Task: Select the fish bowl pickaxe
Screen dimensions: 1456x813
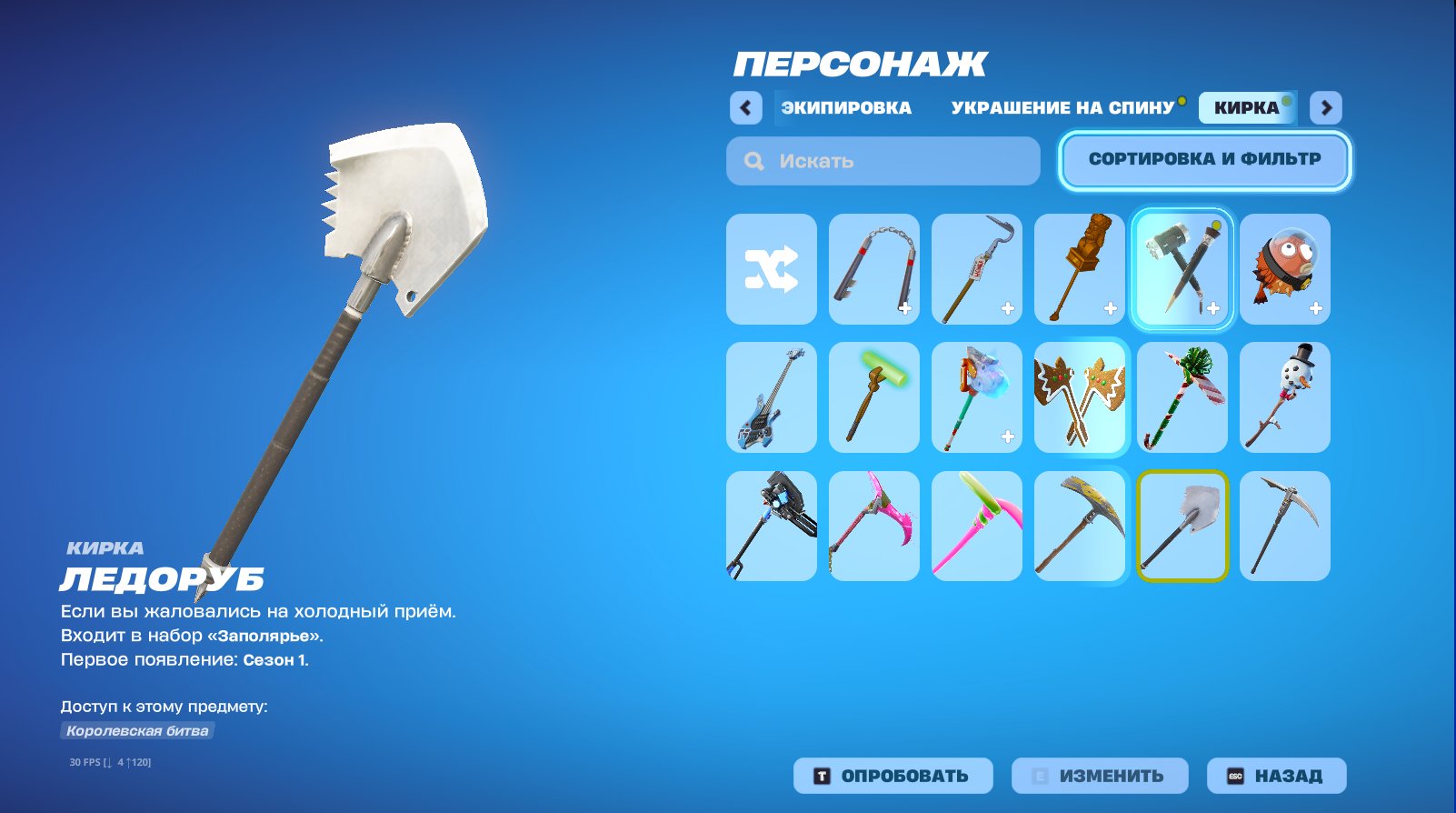Action: 1285,268
